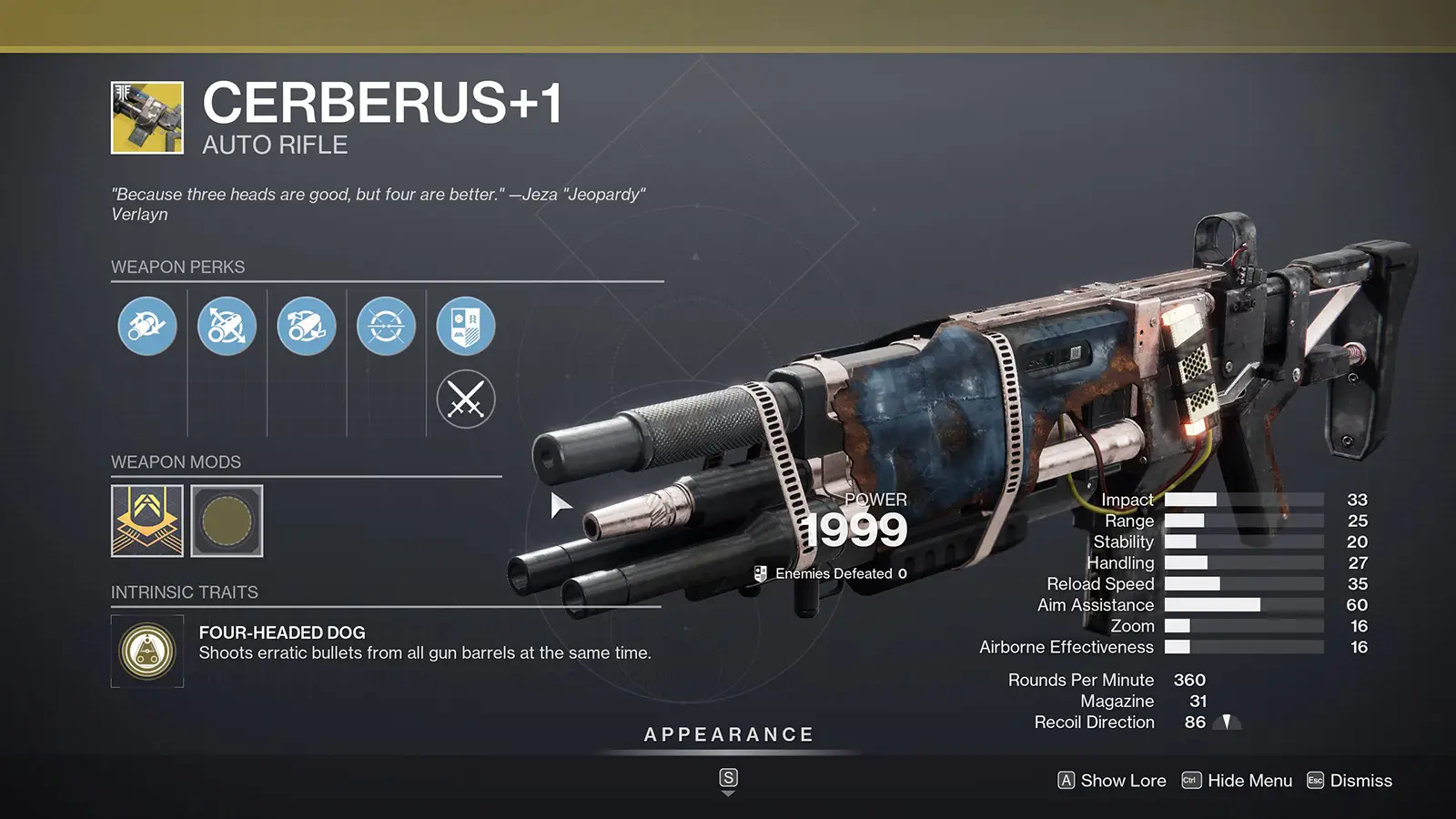Switch to the Appearance tab
Image resolution: width=1456 pixels, height=819 pixels.
(x=728, y=733)
